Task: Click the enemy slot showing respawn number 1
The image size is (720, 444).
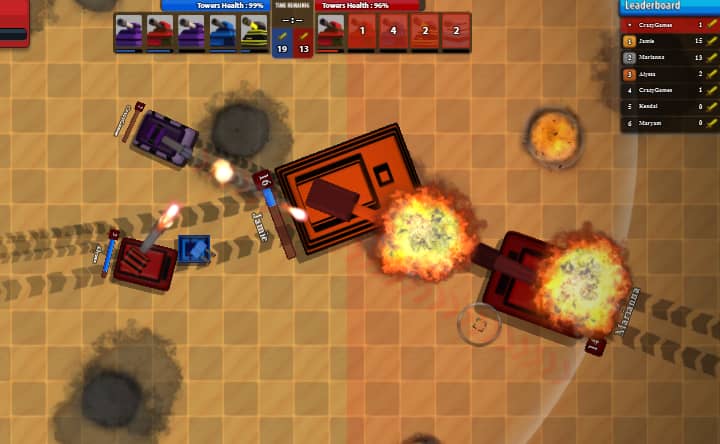Action: (x=363, y=32)
